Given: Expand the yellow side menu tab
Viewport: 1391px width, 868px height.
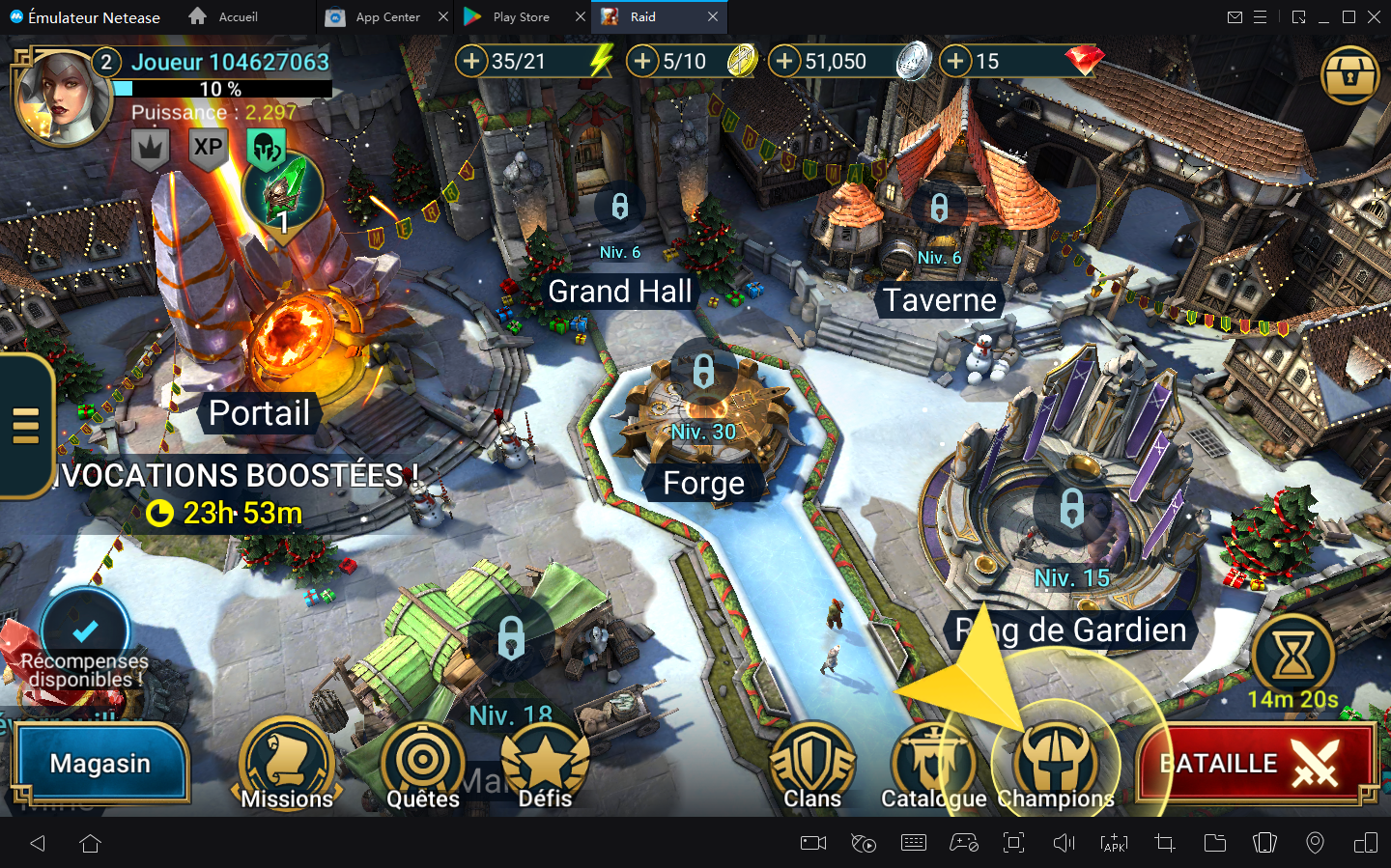Looking at the screenshot, I should coord(26,426).
